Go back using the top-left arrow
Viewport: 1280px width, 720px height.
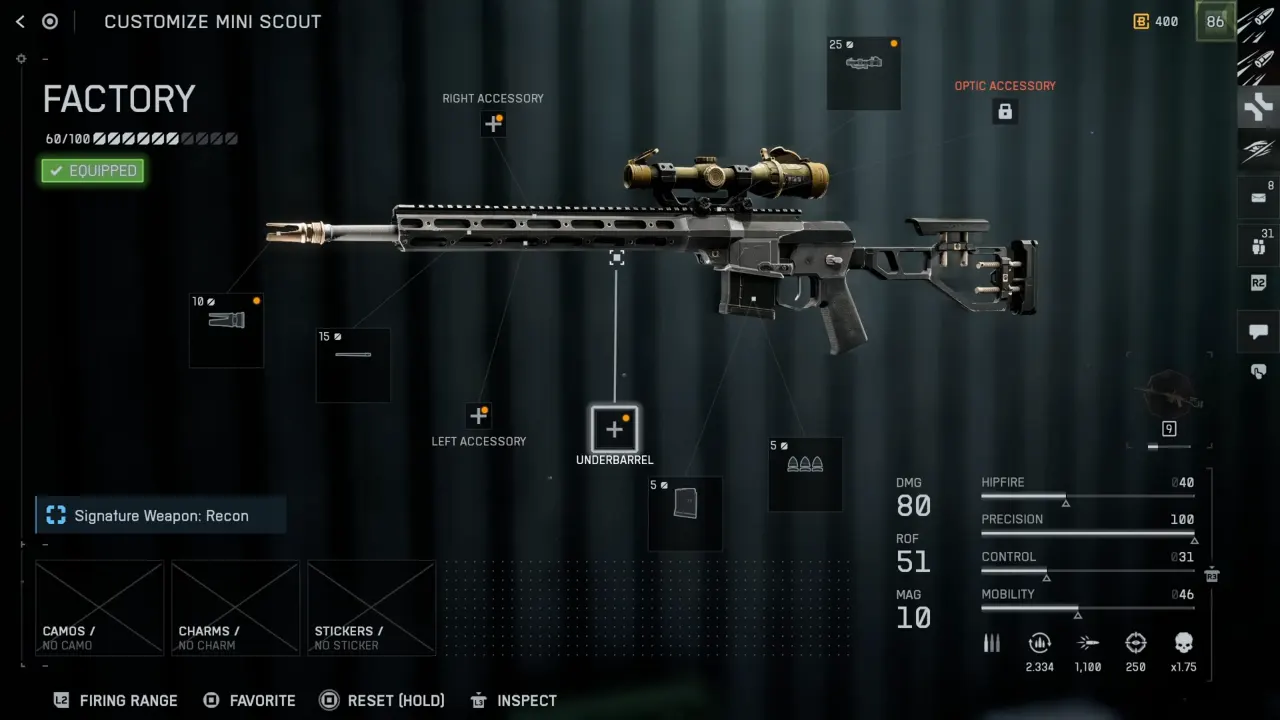point(20,21)
